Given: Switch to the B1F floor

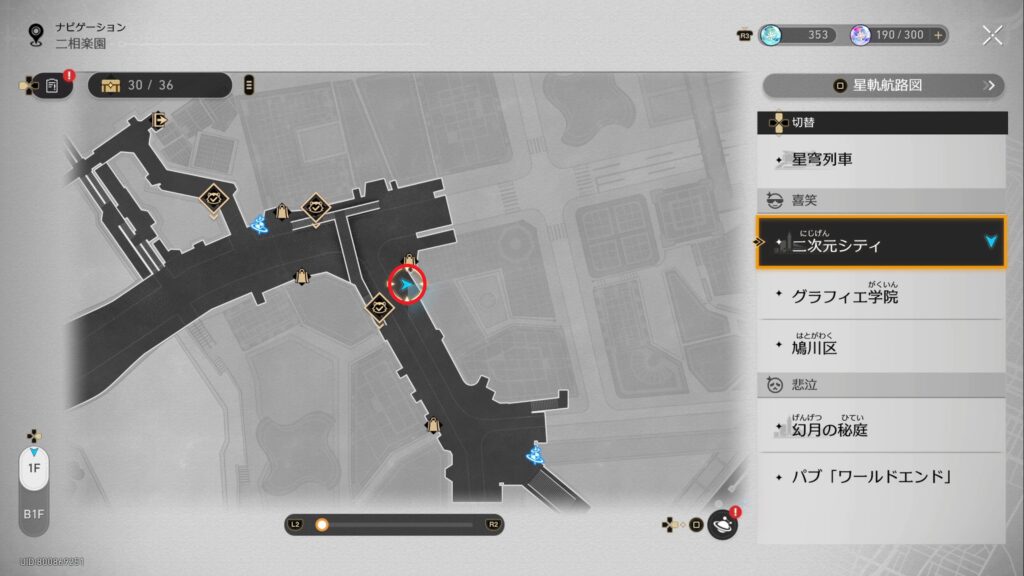Looking at the screenshot, I should pyautogui.click(x=33, y=515).
